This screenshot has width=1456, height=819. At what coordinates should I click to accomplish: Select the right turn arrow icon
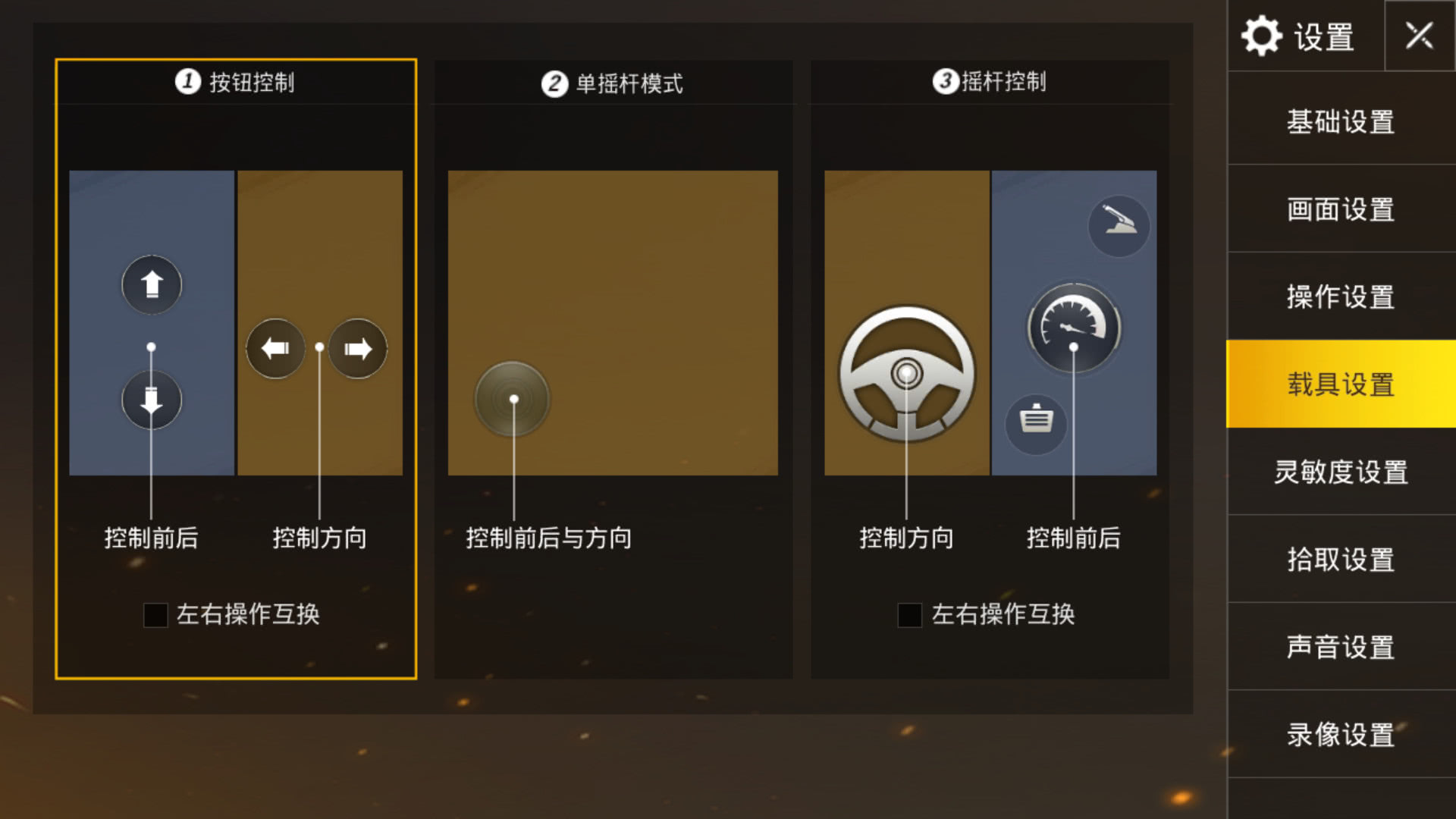[356, 347]
